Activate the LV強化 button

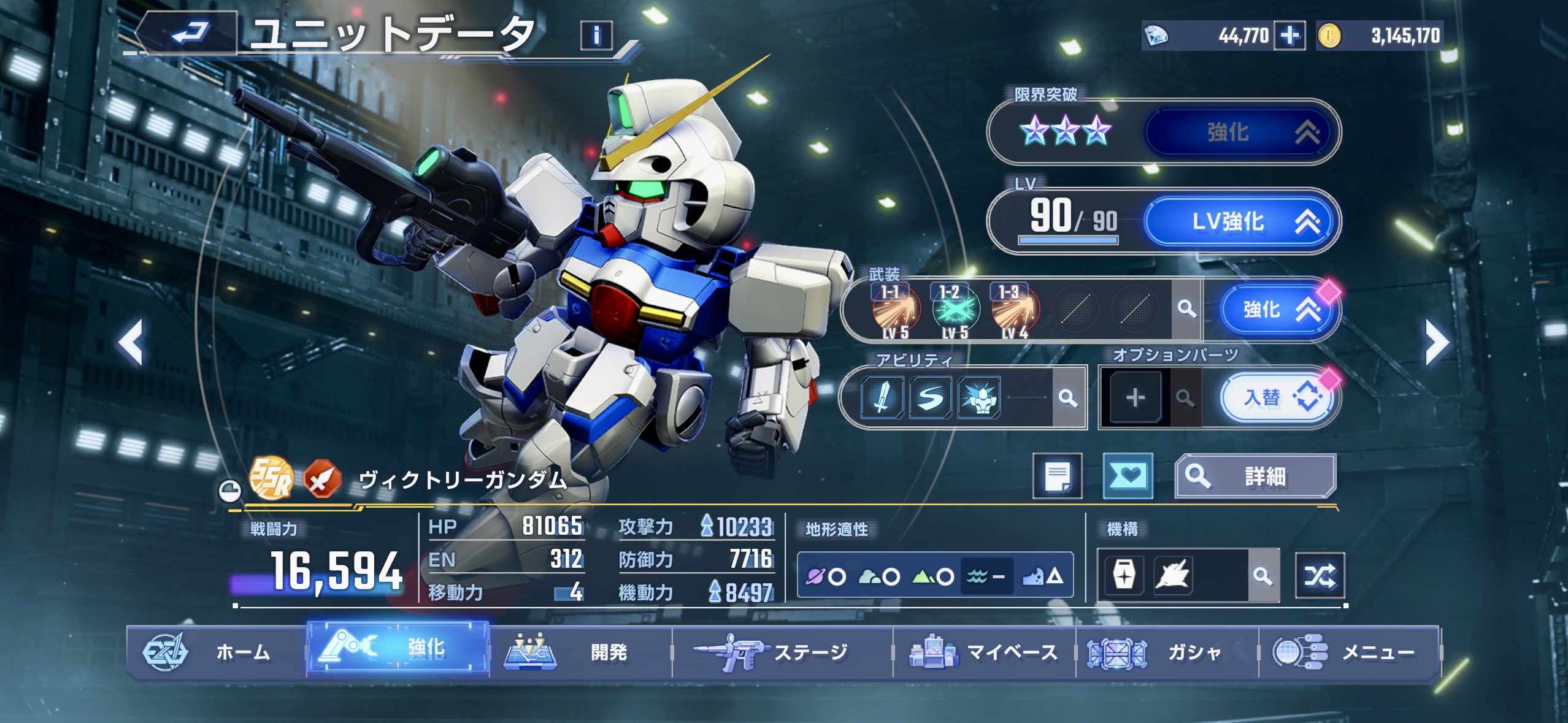click(1239, 221)
